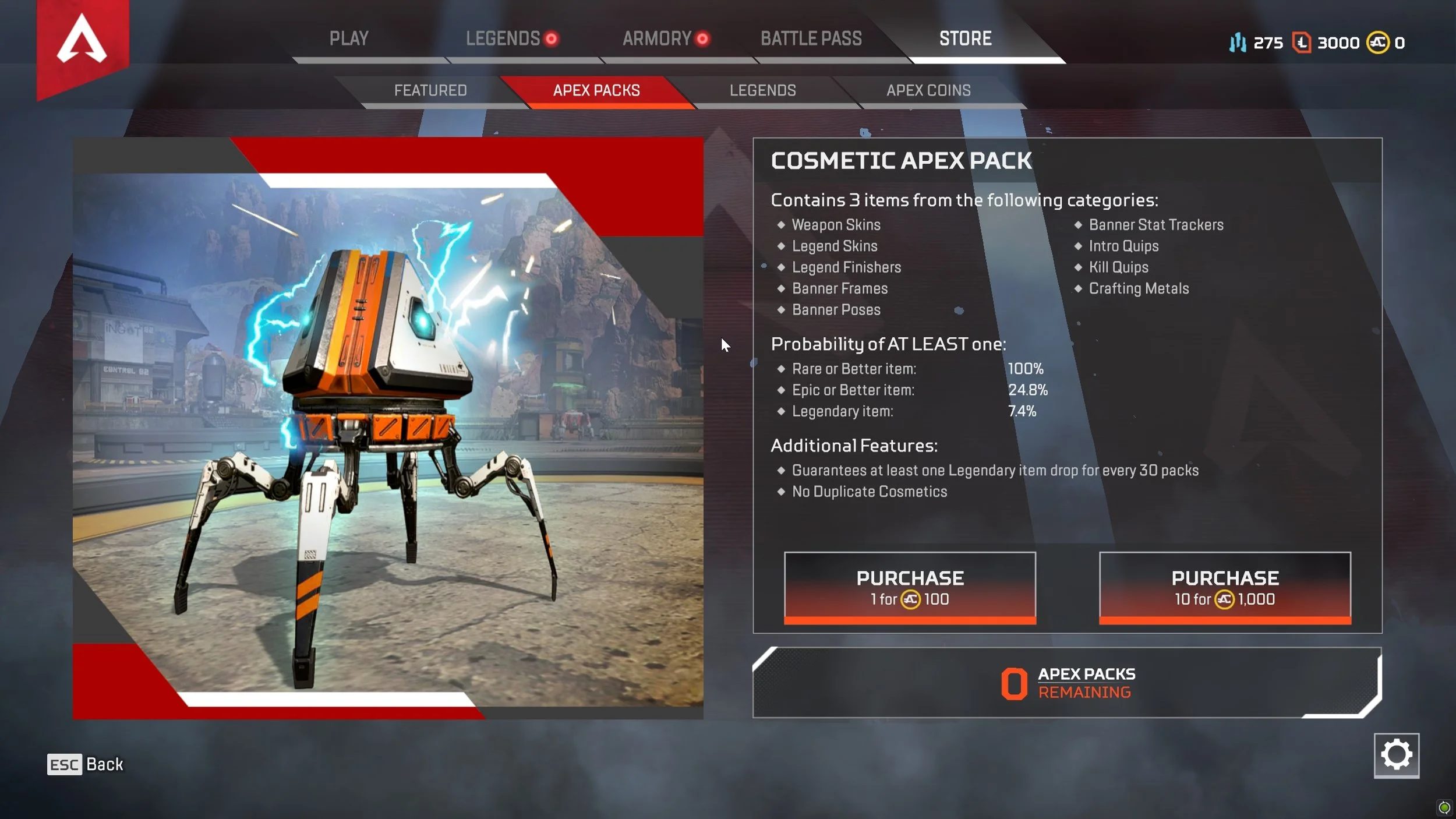This screenshot has height=819, width=1456.
Task: Click the Crafting Metals currency icon
Action: tap(1239, 43)
